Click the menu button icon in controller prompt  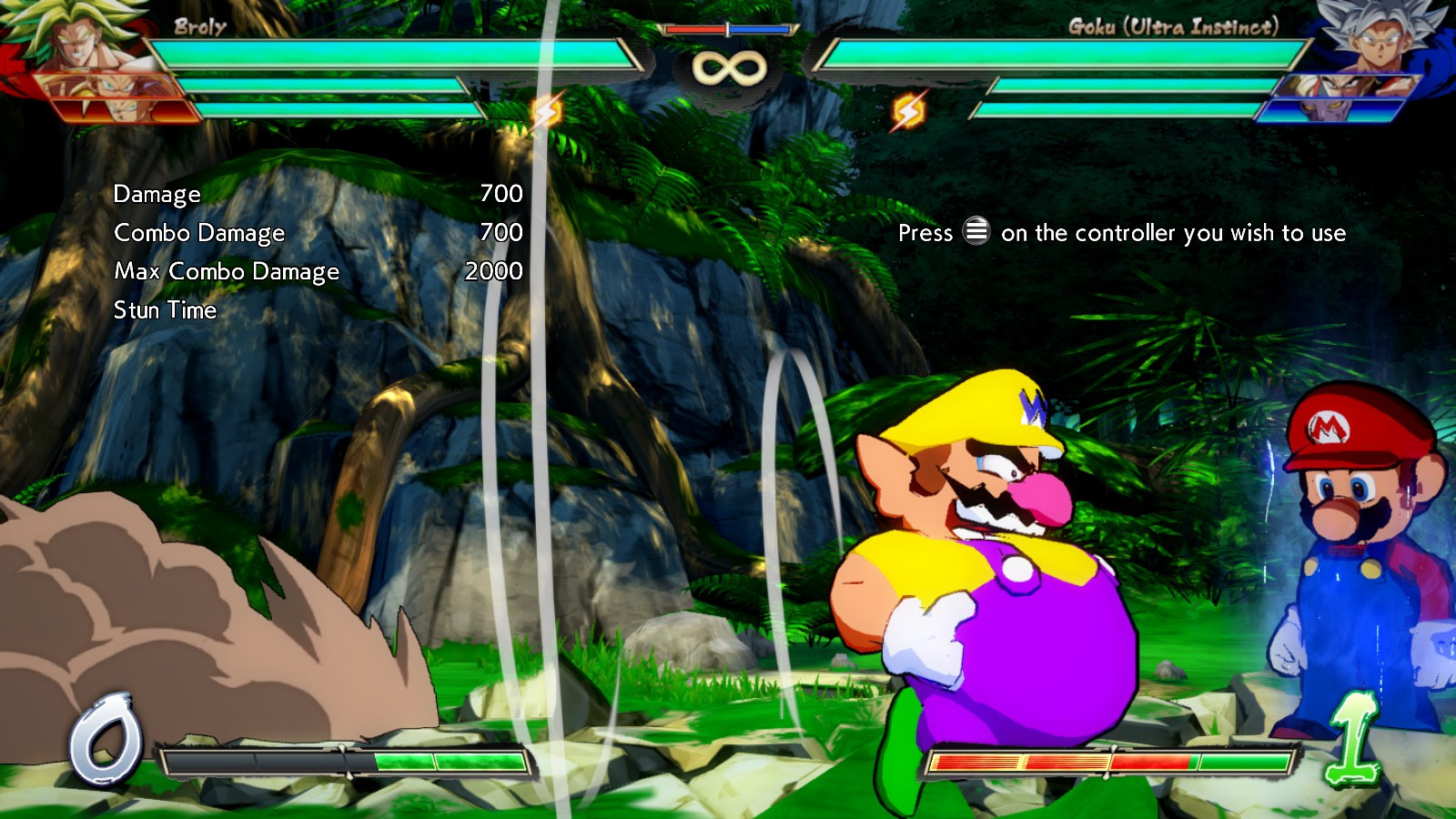pyautogui.click(x=976, y=234)
